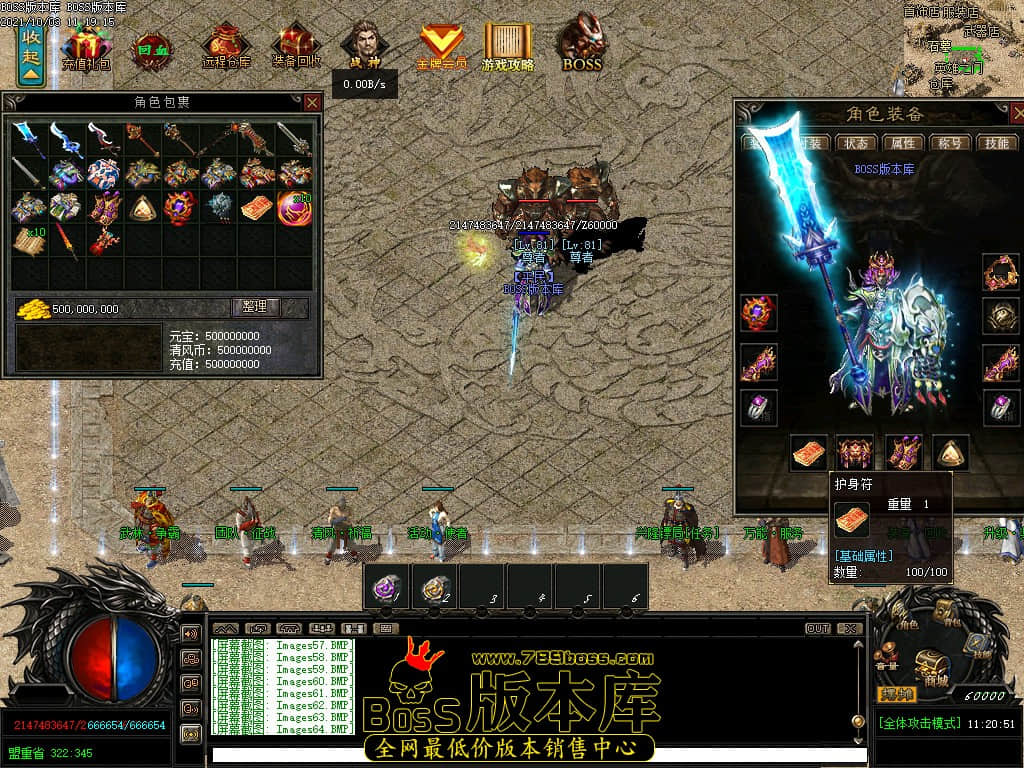Open the 装备回收 equipment recycling
The height and width of the screenshot is (768, 1024).
click(x=296, y=47)
